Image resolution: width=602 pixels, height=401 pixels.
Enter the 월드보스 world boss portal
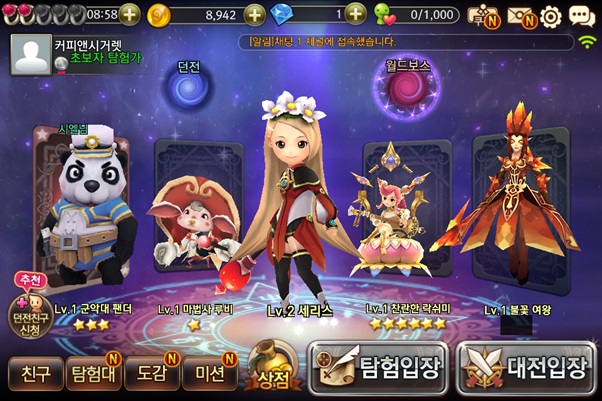407,90
